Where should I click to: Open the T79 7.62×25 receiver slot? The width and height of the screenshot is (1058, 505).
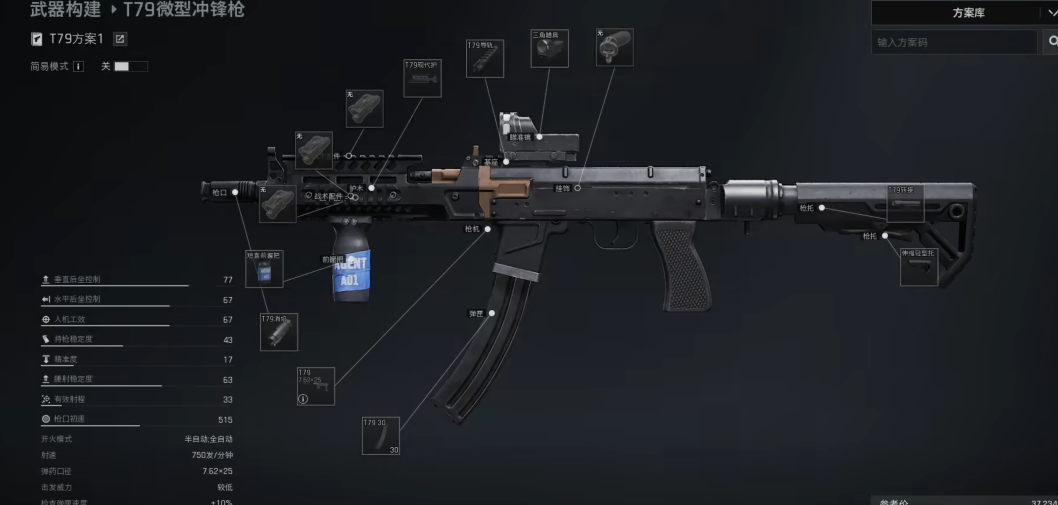point(315,386)
